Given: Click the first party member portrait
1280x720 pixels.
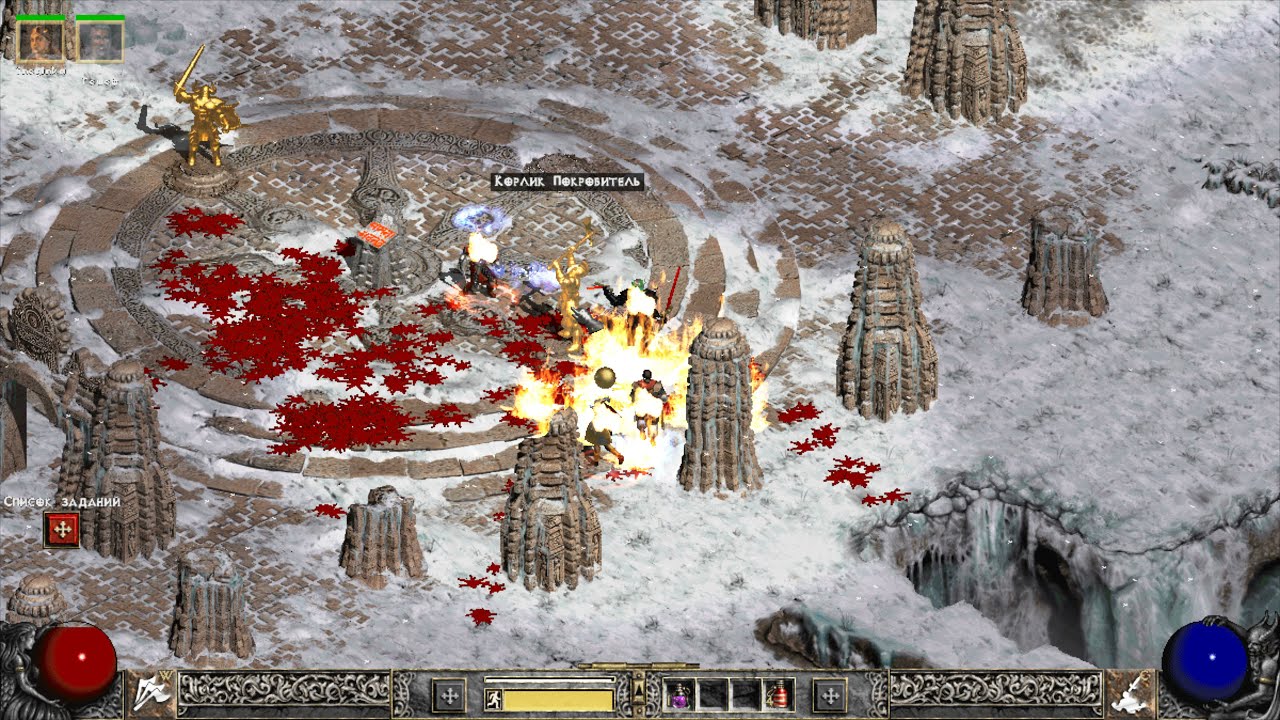Looking at the screenshot, I should [x=41, y=41].
